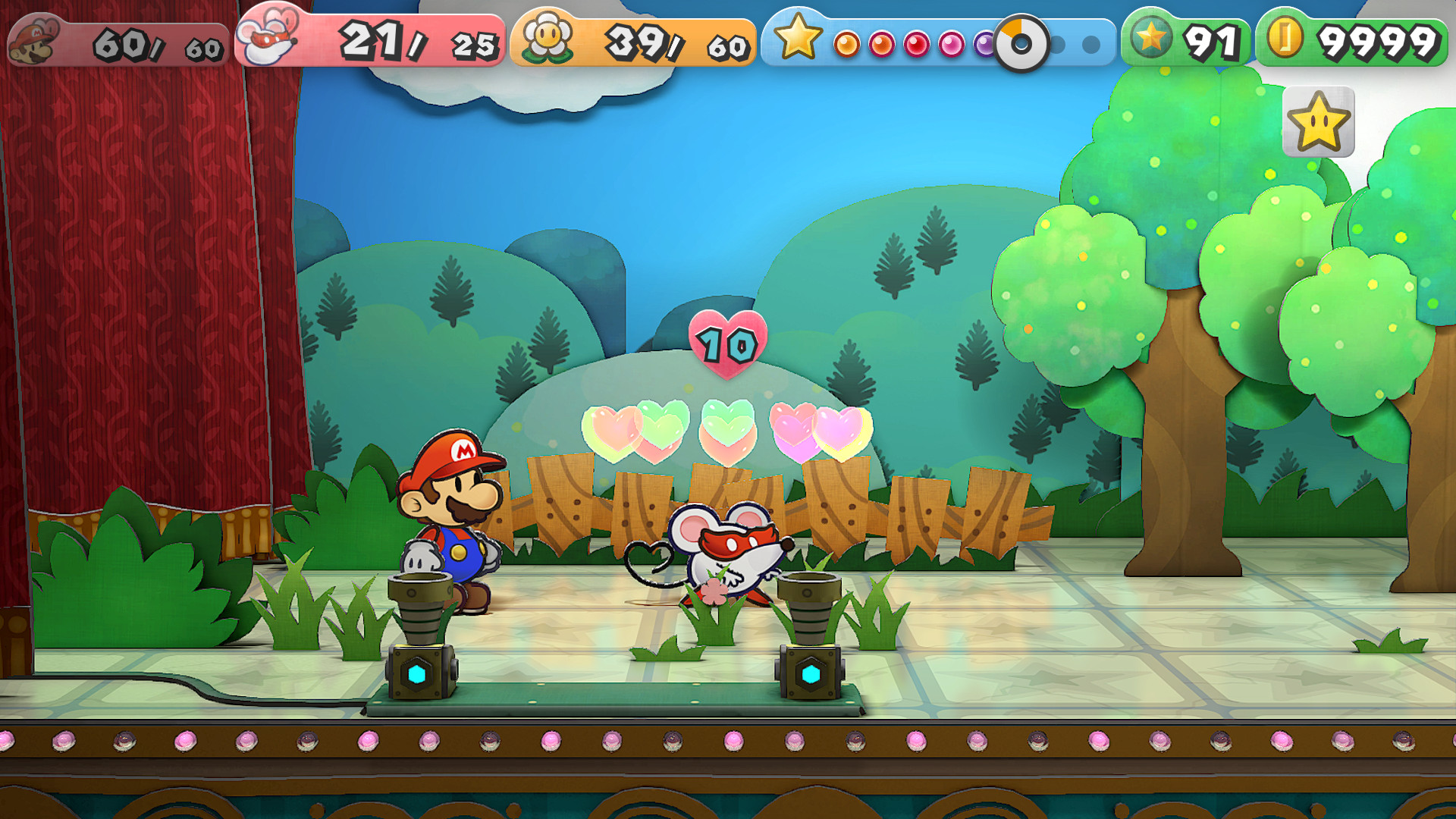Image resolution: width=1456 pixels, height=819 pixels.
Task: Click the yellow star on the Star Power bar
Action: [x=798, y=38]
